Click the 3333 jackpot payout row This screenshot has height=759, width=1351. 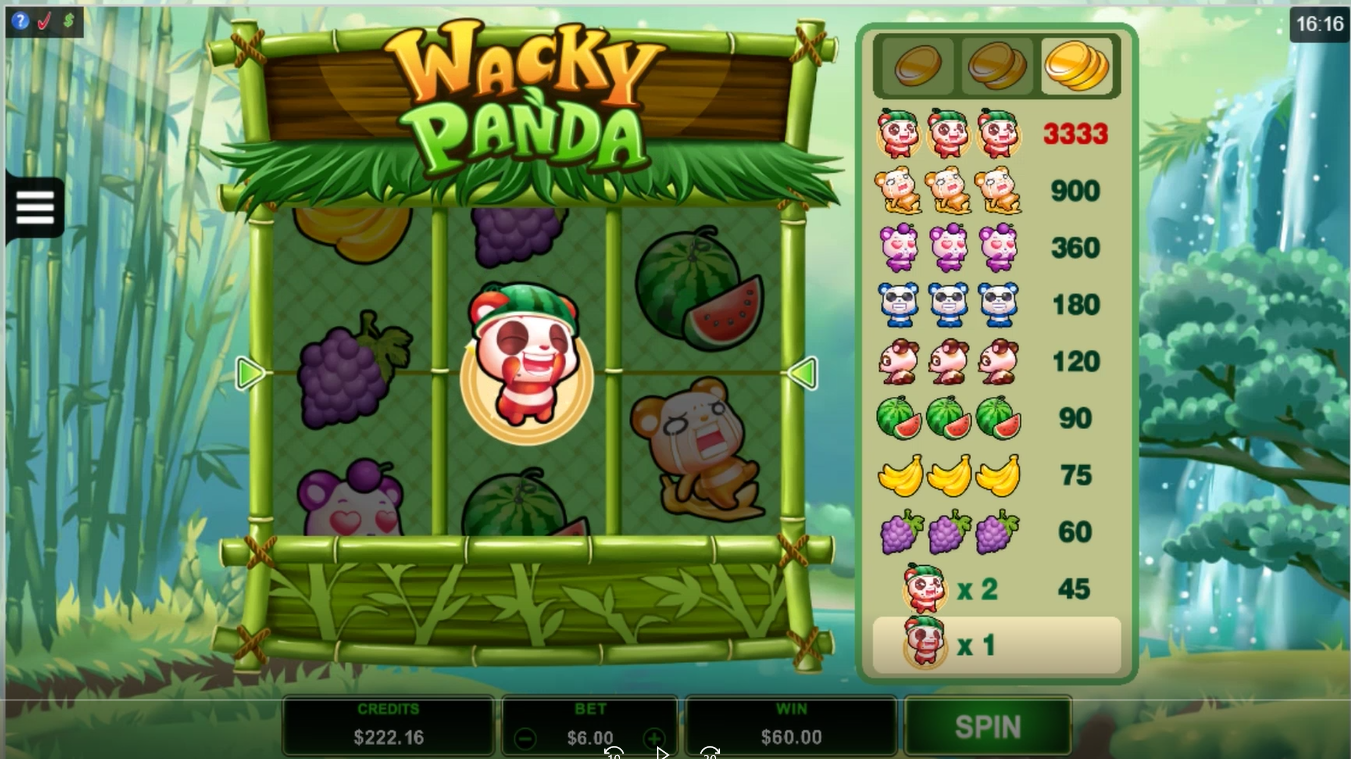tap(995, 134)
